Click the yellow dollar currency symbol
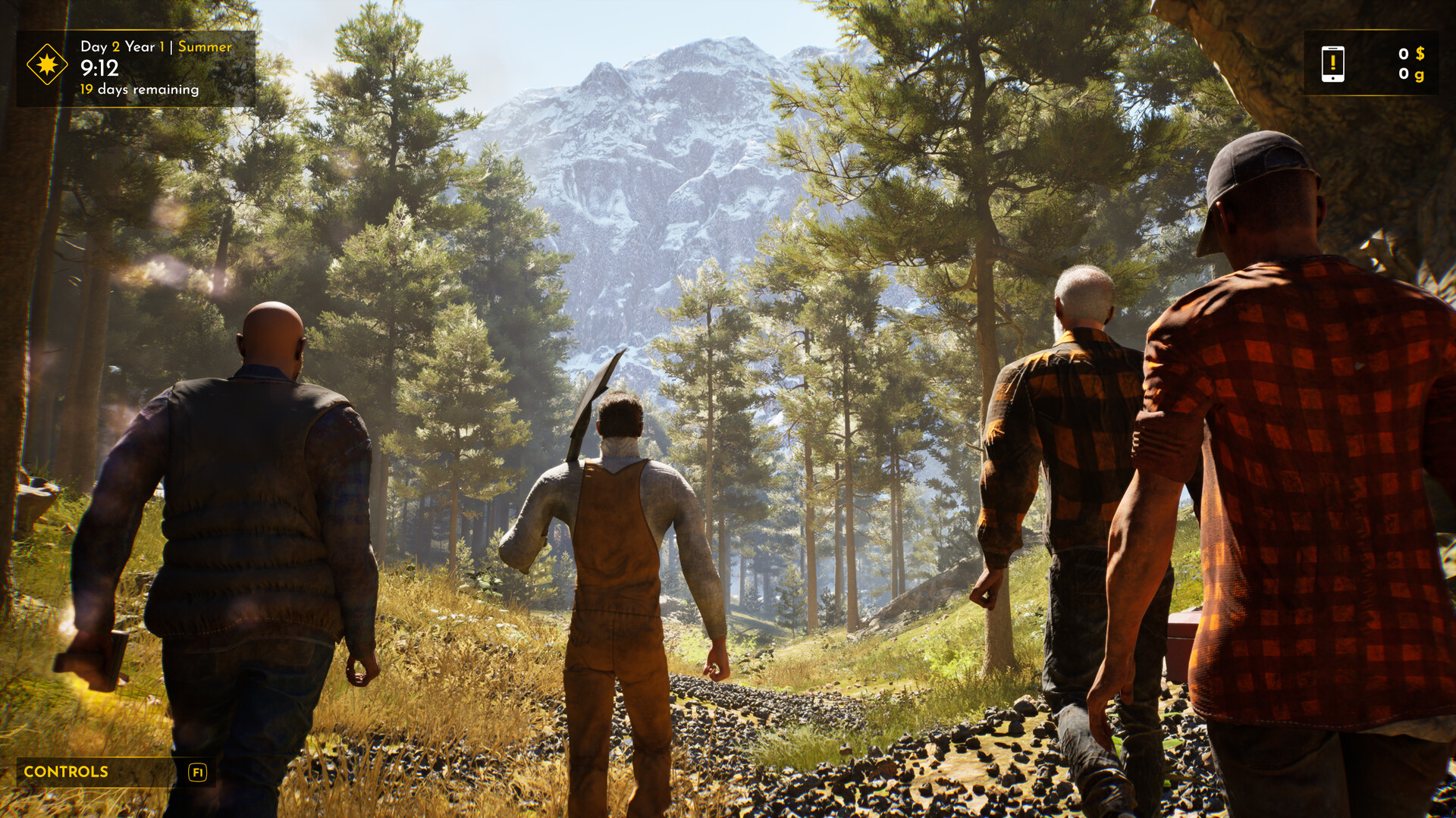The height and width of the screenshot is (818, 1456). (x=1420, y=55)
